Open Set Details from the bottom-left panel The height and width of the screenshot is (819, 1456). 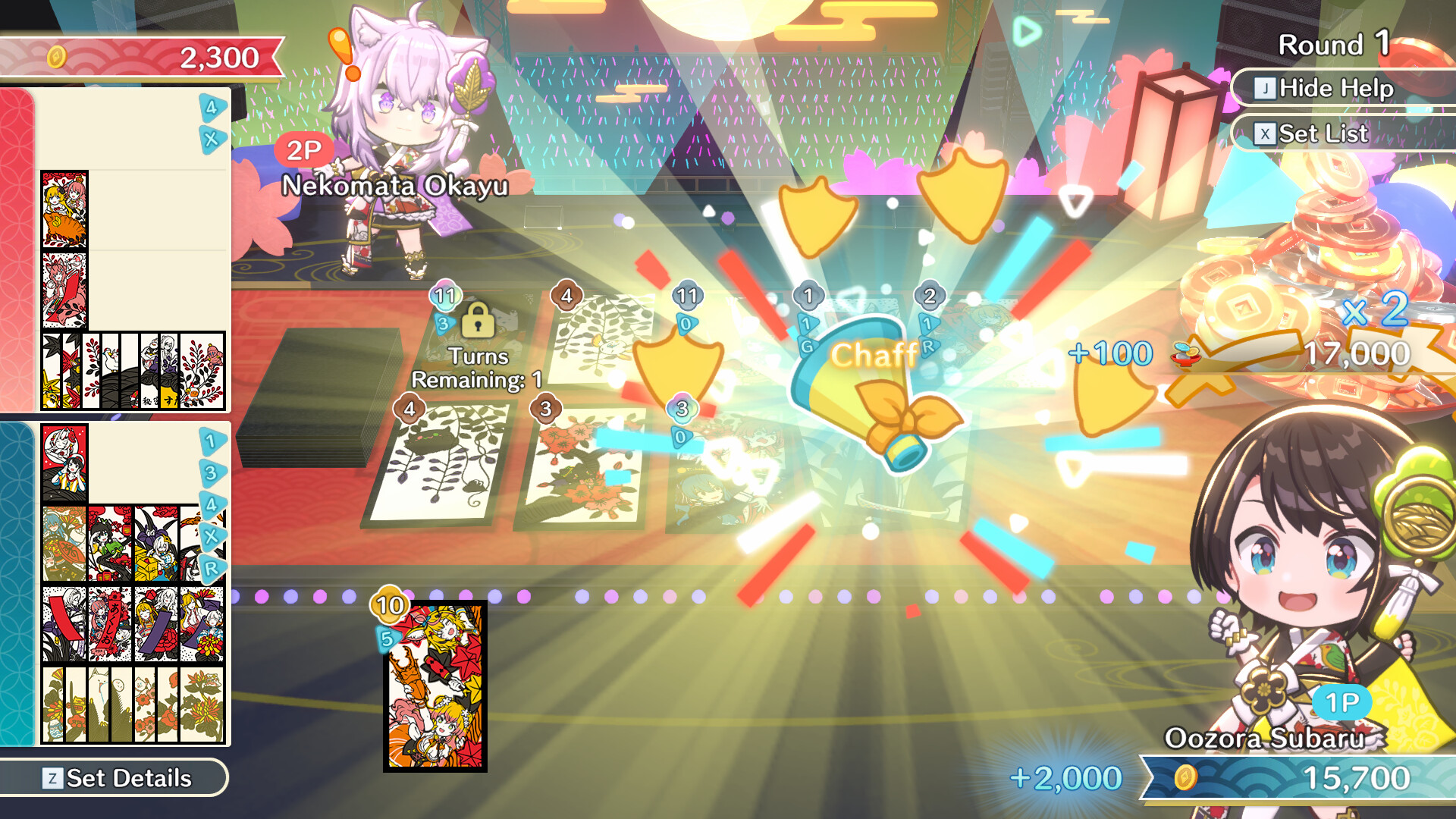pyautogui.click(x=115, y=777)
